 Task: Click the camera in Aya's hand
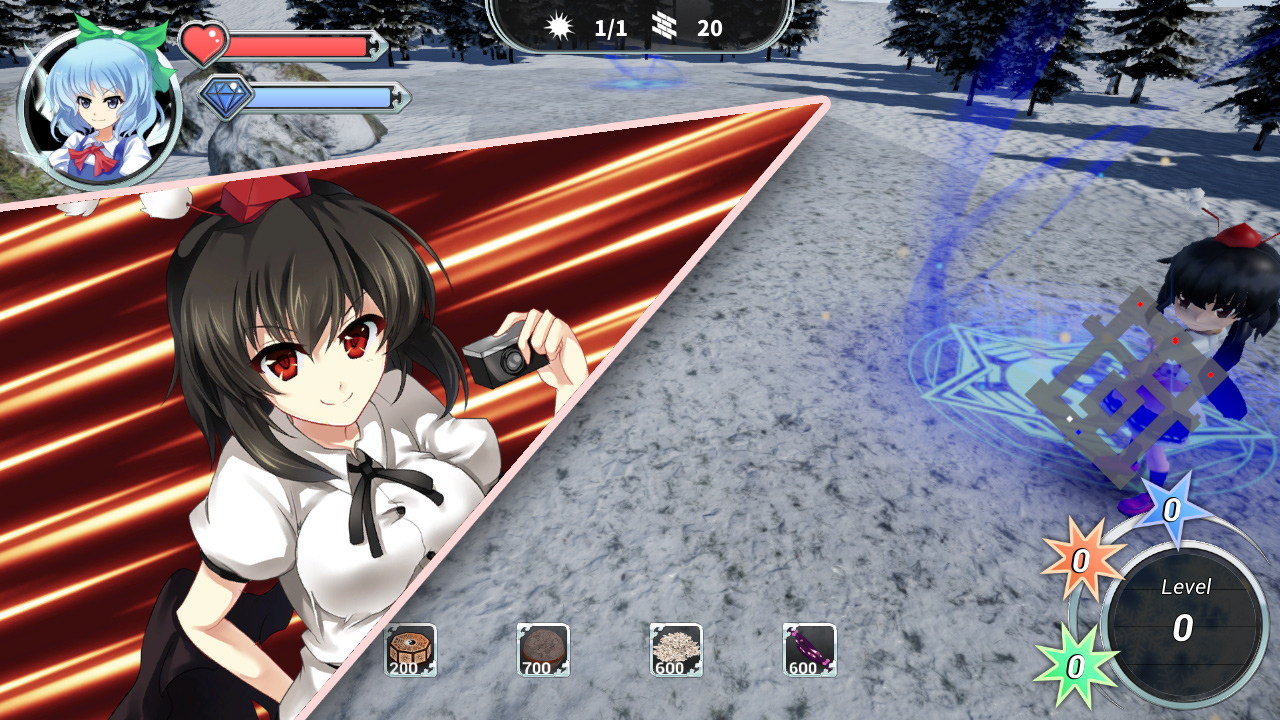[503, 356]
